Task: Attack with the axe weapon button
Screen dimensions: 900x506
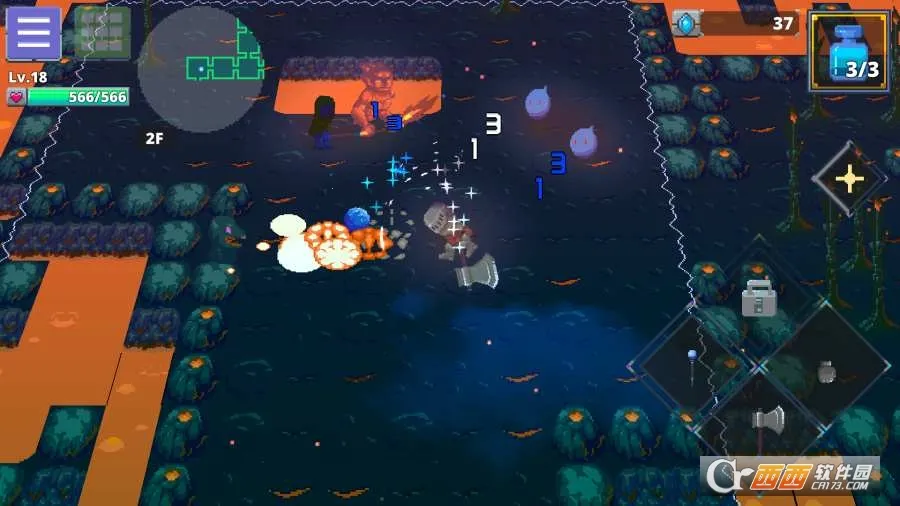Action: [768, 420]
